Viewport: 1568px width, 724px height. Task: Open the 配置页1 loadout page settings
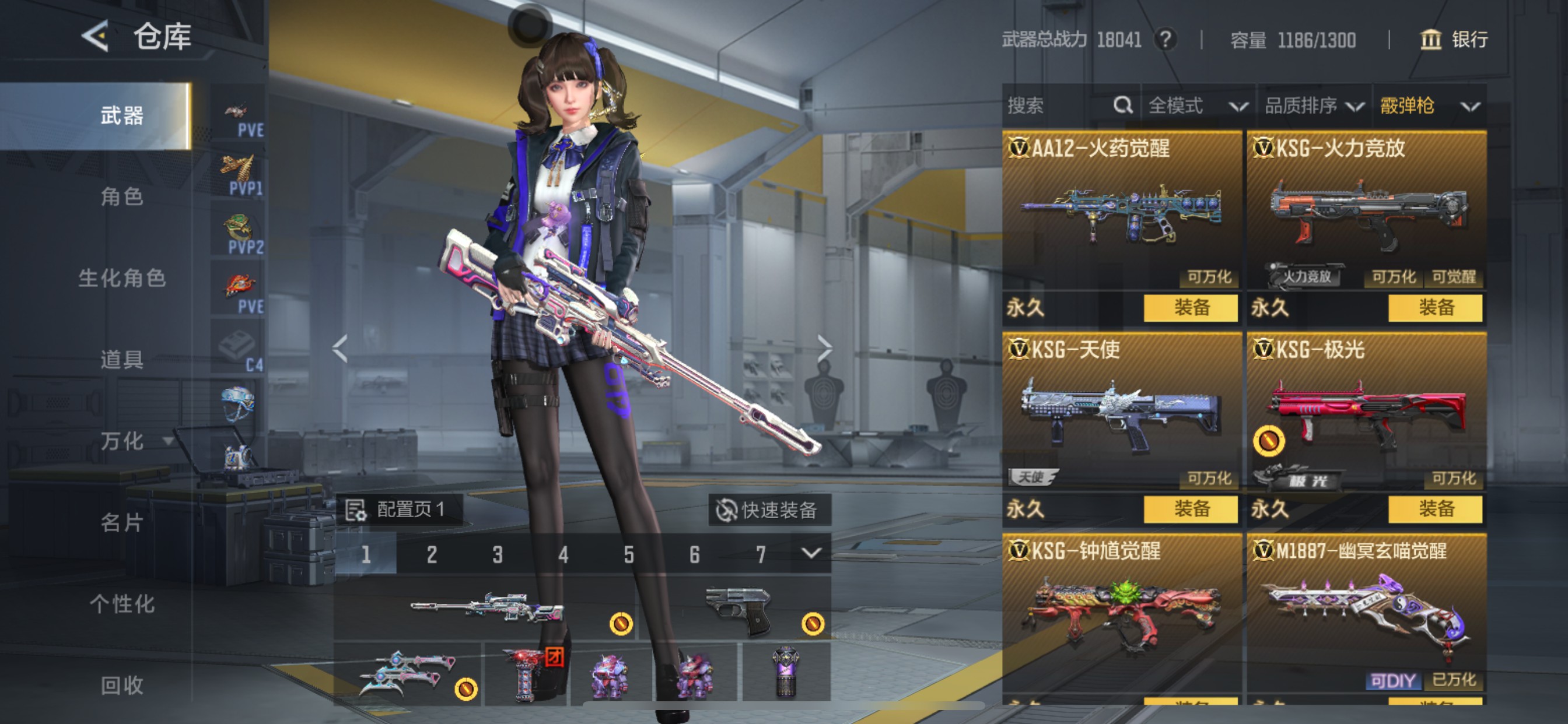click(400, 509)
